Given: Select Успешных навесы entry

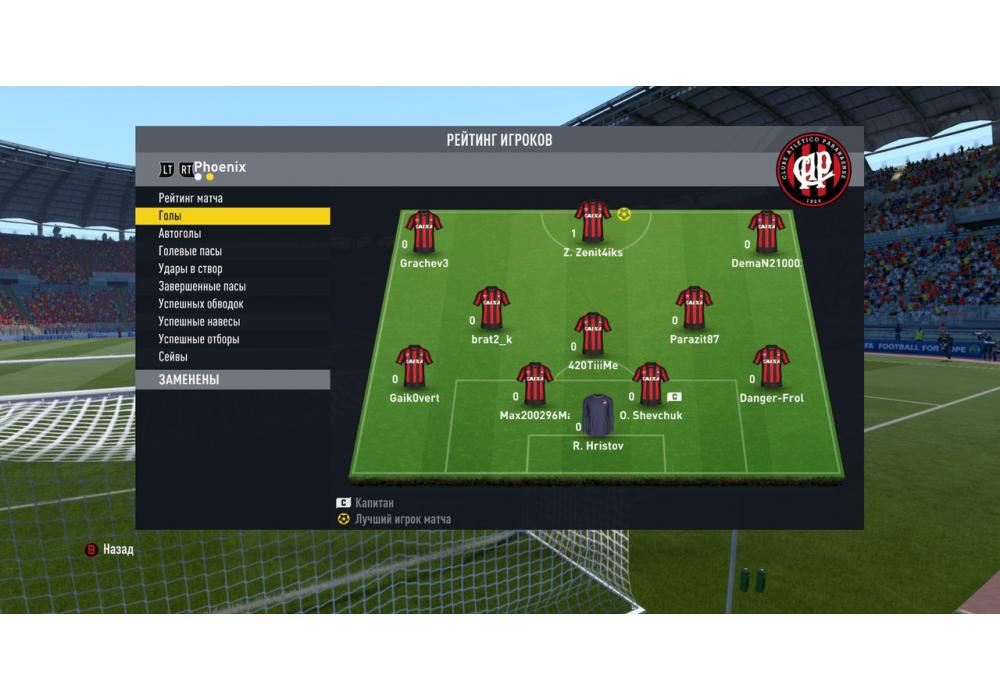Looking at the screenshot, I should click(x=198, y=322).
